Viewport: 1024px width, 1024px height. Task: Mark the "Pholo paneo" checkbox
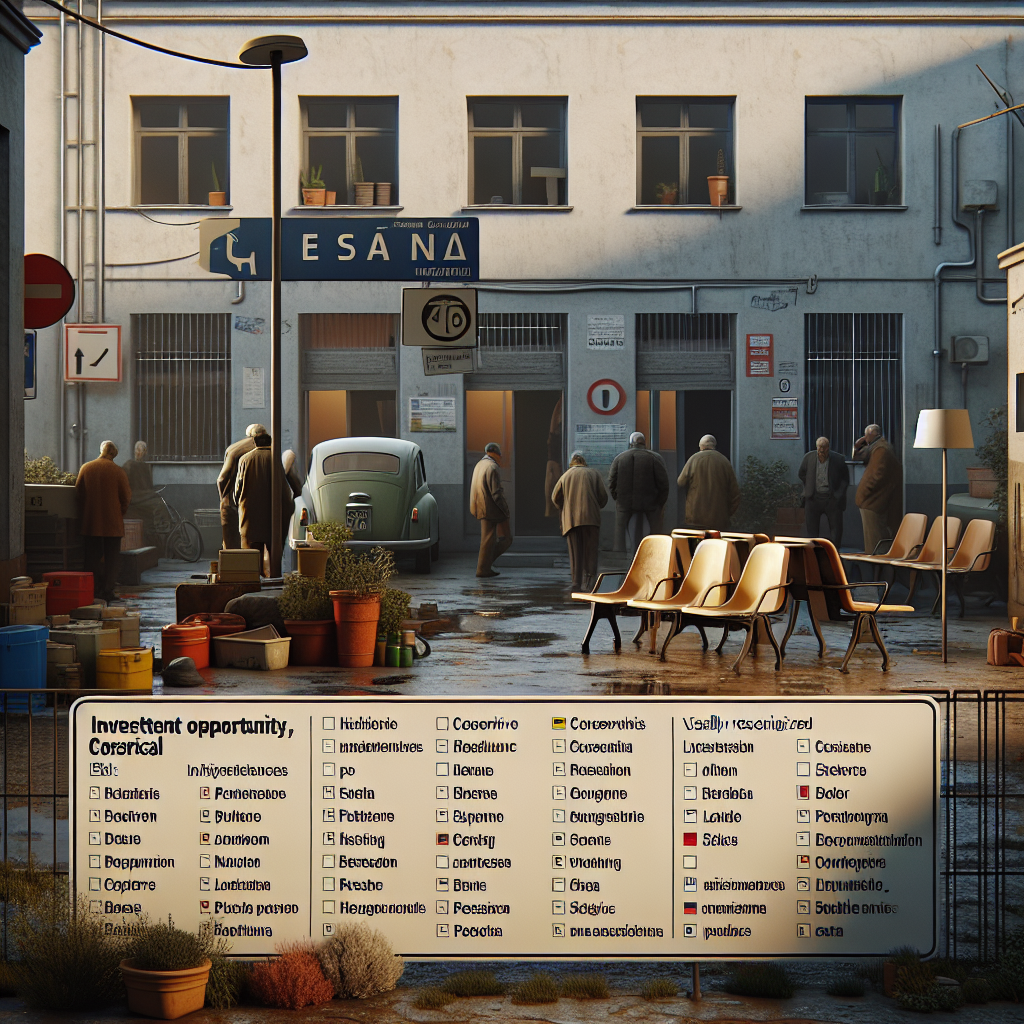coord(204,908)
